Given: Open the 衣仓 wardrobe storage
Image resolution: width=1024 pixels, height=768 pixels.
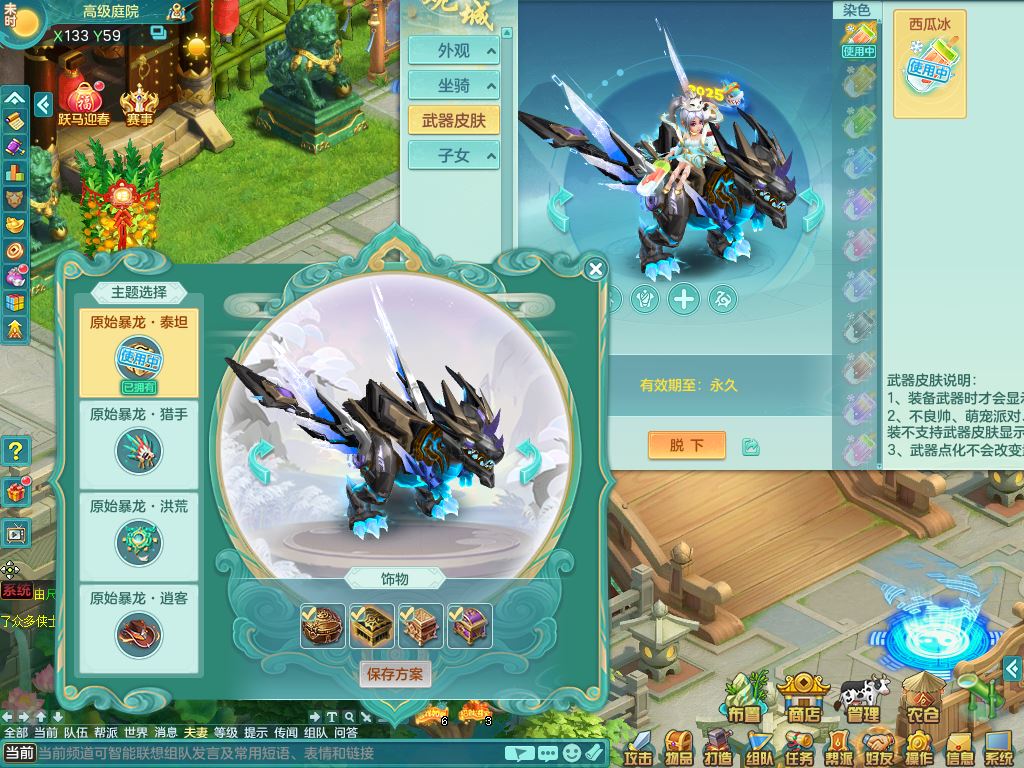Looking at the screenshot, I should [x=922, y=700].
